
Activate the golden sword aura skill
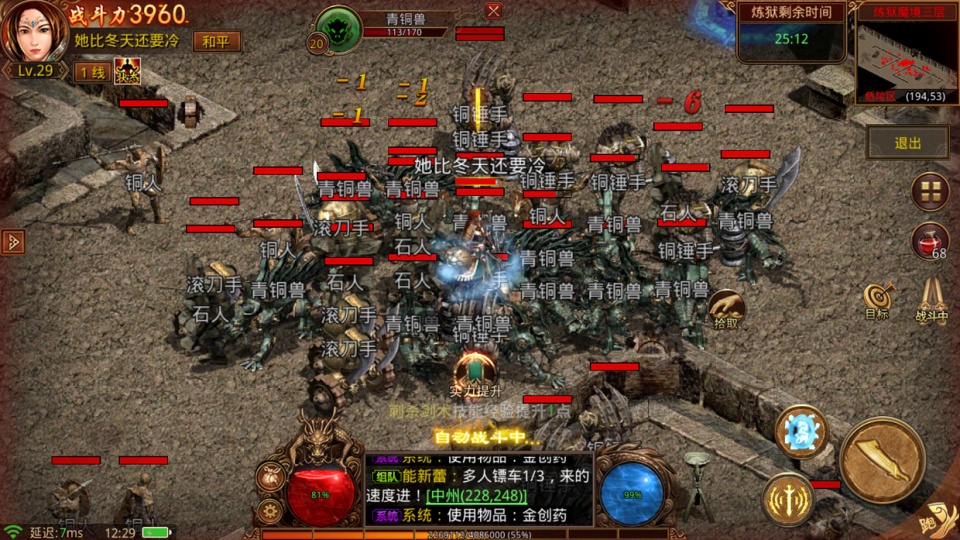coord(788,497)
